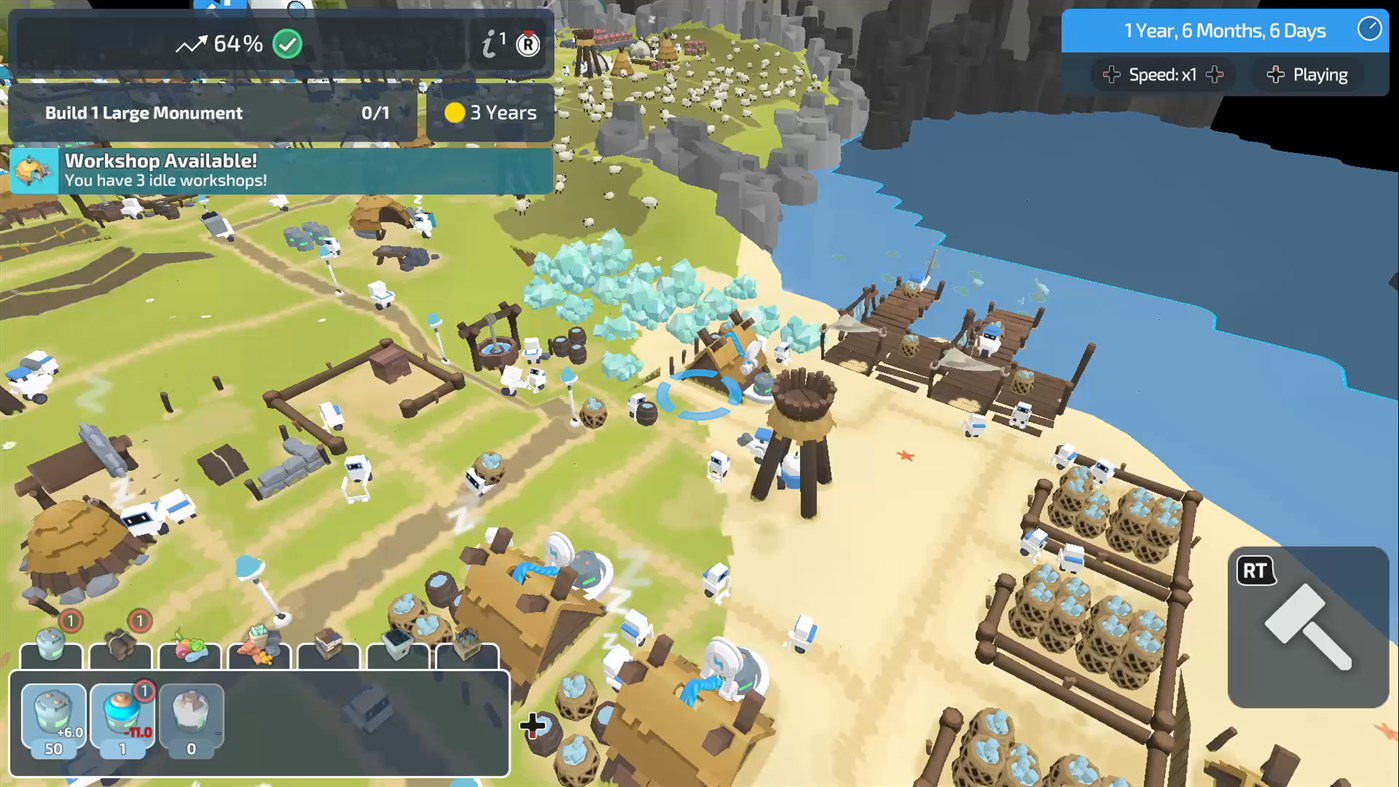Expand the Build 1 Large Monument objective
This screenshot has height=787, width=1399.
210,112
